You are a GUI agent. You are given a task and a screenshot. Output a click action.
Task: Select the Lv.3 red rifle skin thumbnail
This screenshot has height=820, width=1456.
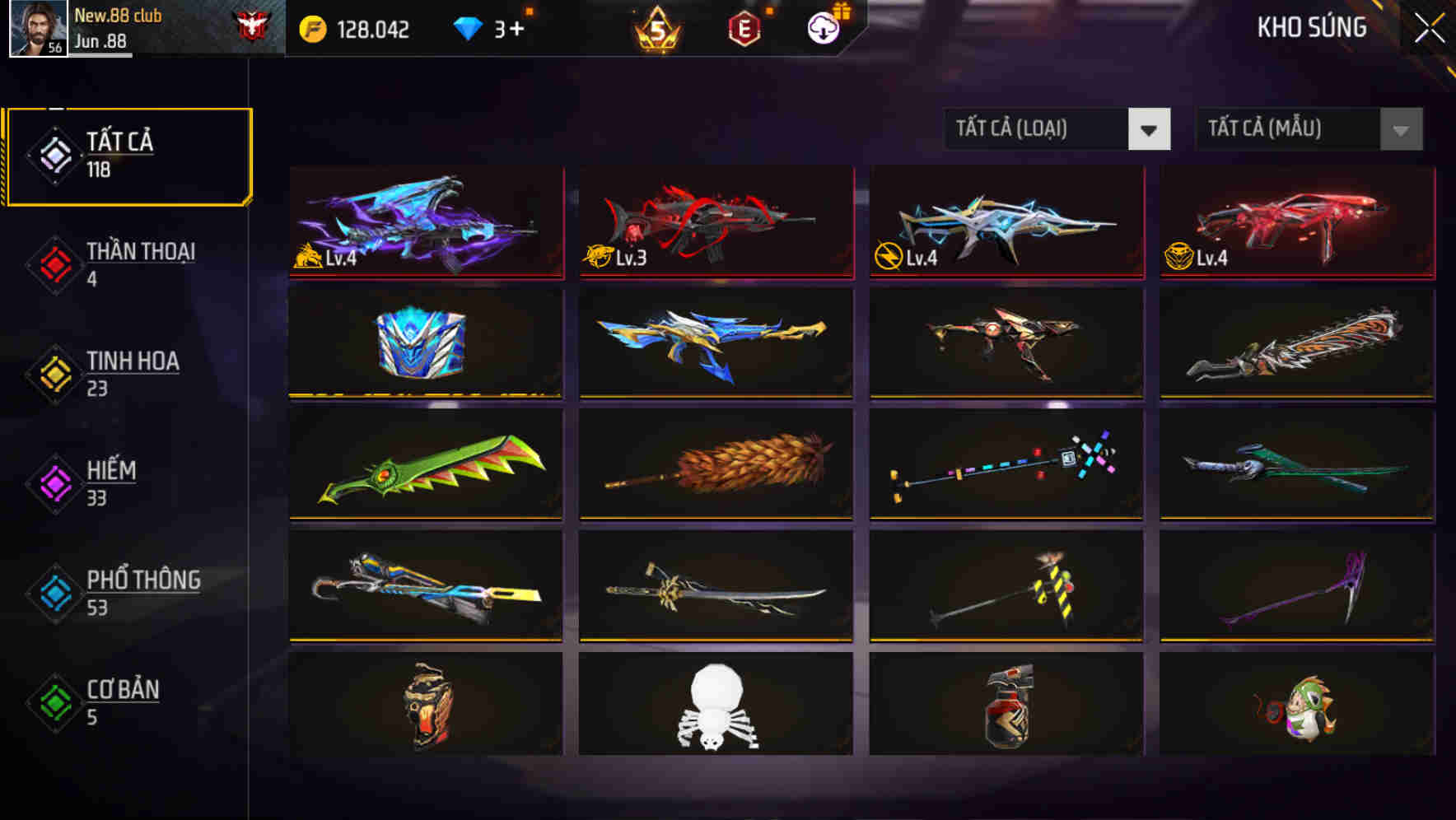(x=714, y=222)
